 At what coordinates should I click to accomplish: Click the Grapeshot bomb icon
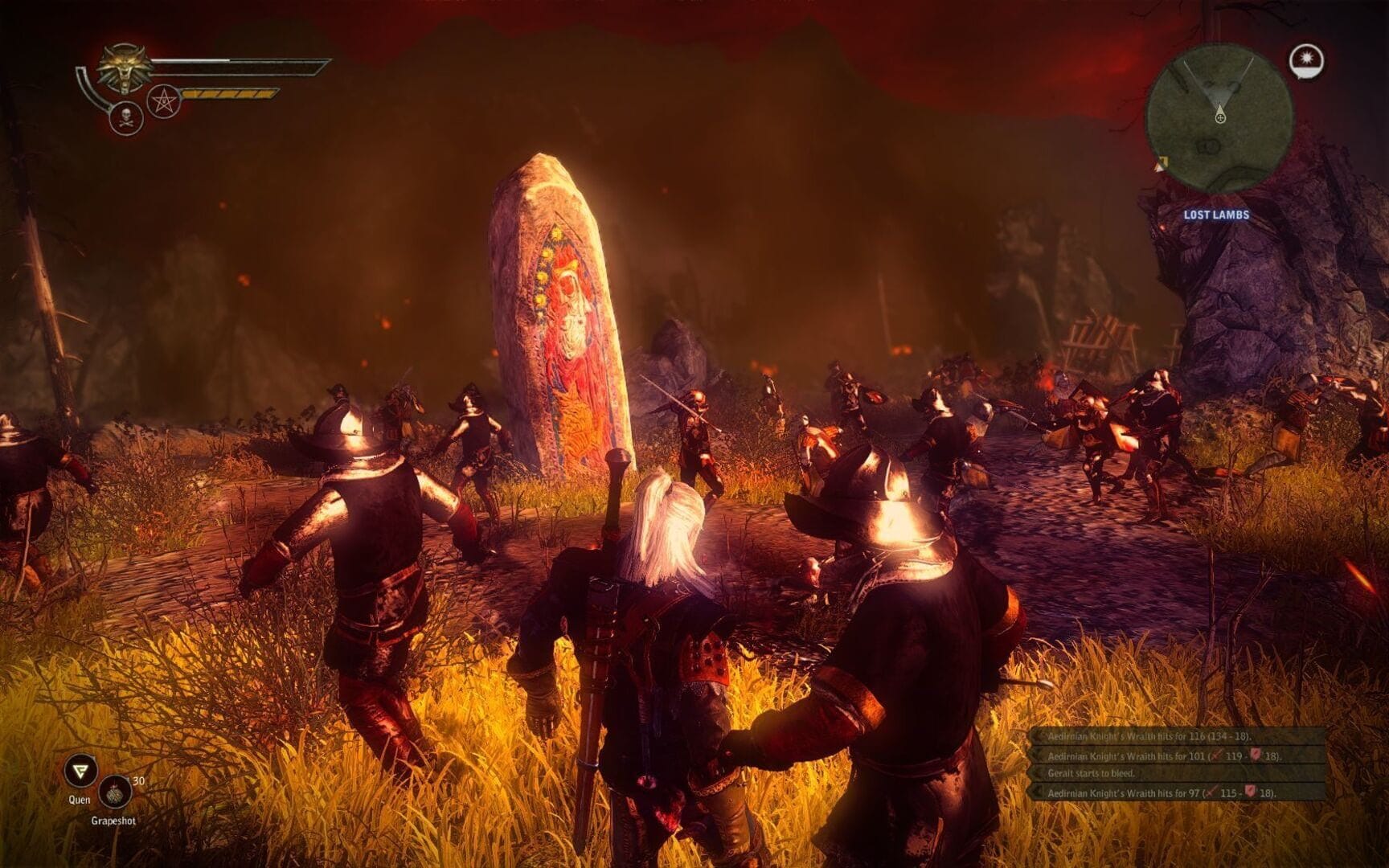pyautogui.click(x=117, y=792)
